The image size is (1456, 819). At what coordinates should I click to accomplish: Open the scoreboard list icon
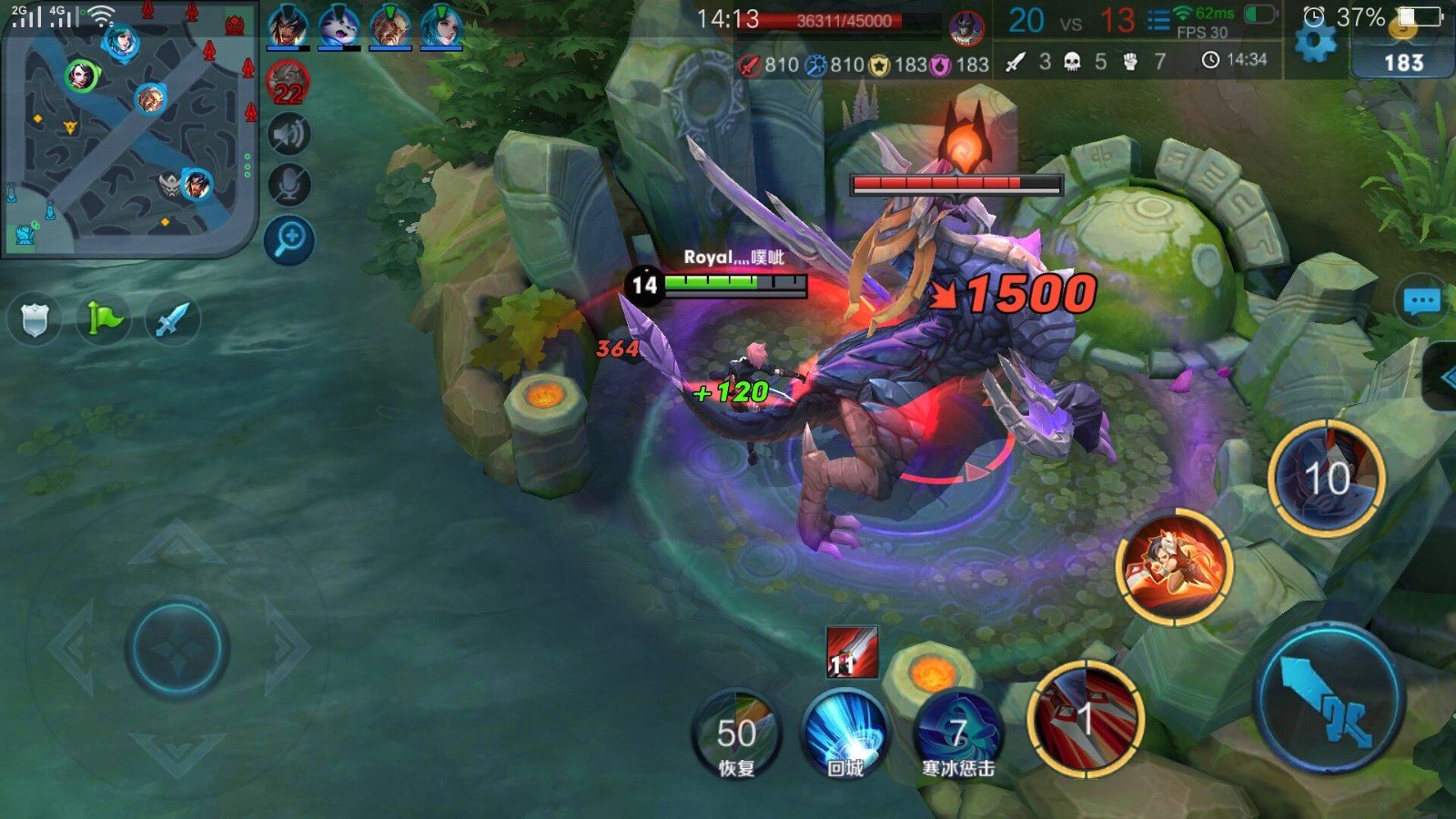pos(1158,20)
